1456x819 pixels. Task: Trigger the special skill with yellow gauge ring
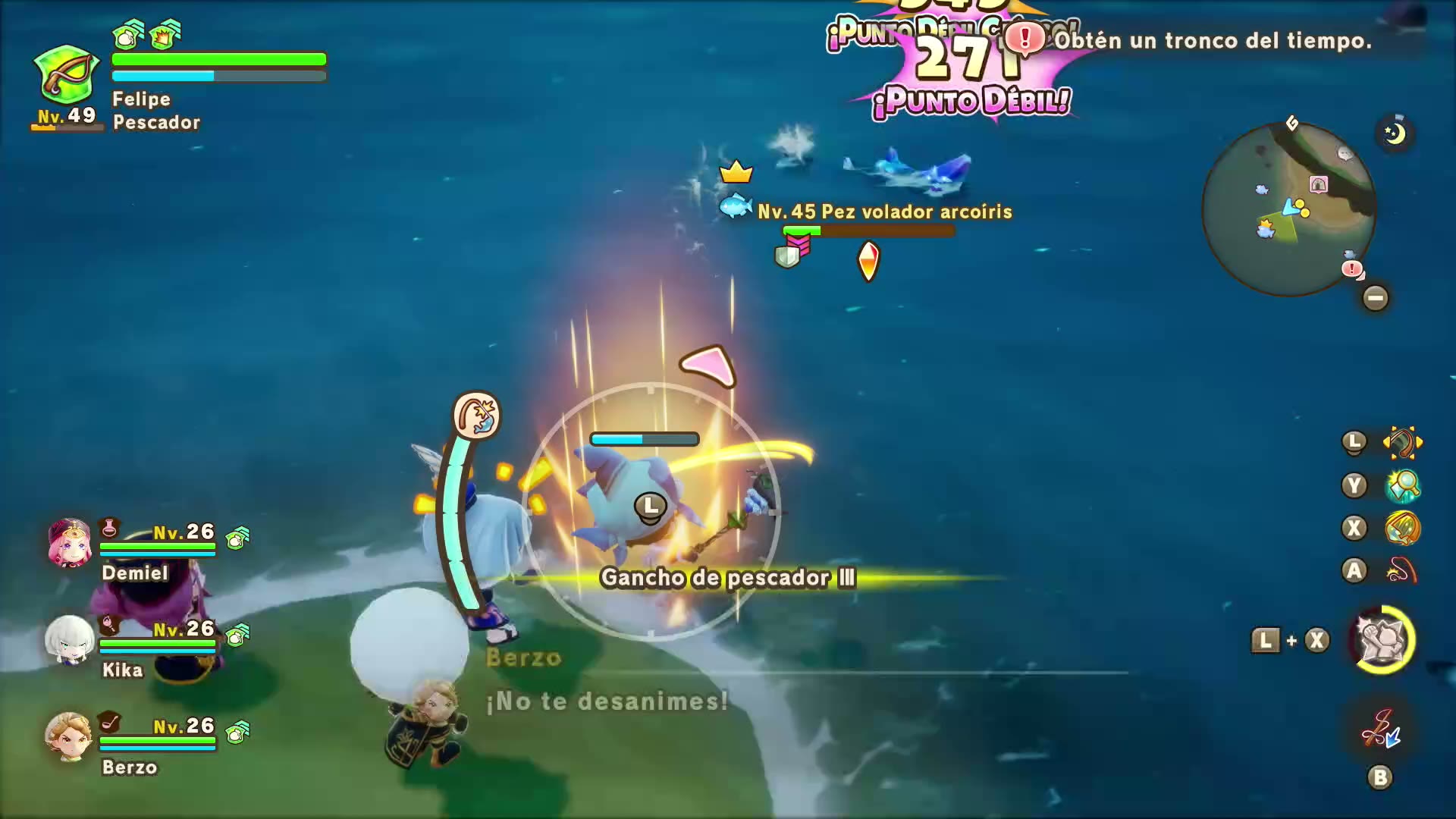pos(1382,640)
